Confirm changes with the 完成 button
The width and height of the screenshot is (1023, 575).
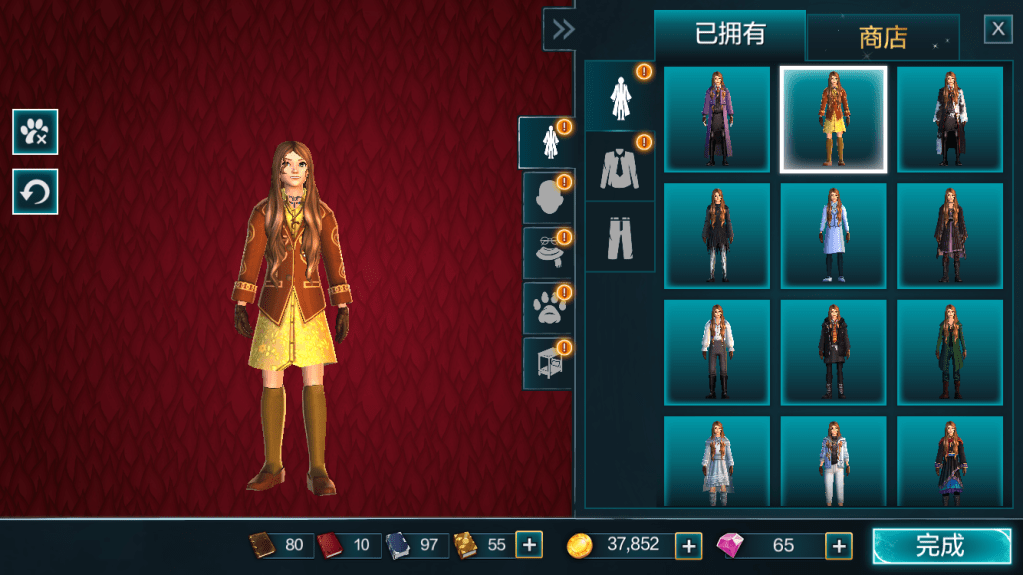[x=941, y=546]
